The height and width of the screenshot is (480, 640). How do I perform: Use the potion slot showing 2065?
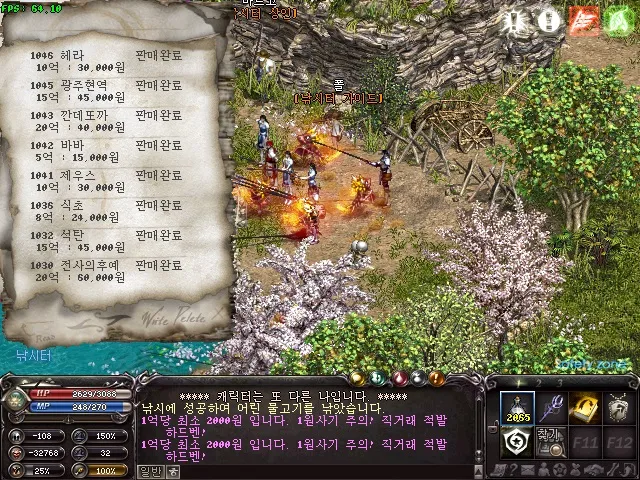[x=517, y=407]
